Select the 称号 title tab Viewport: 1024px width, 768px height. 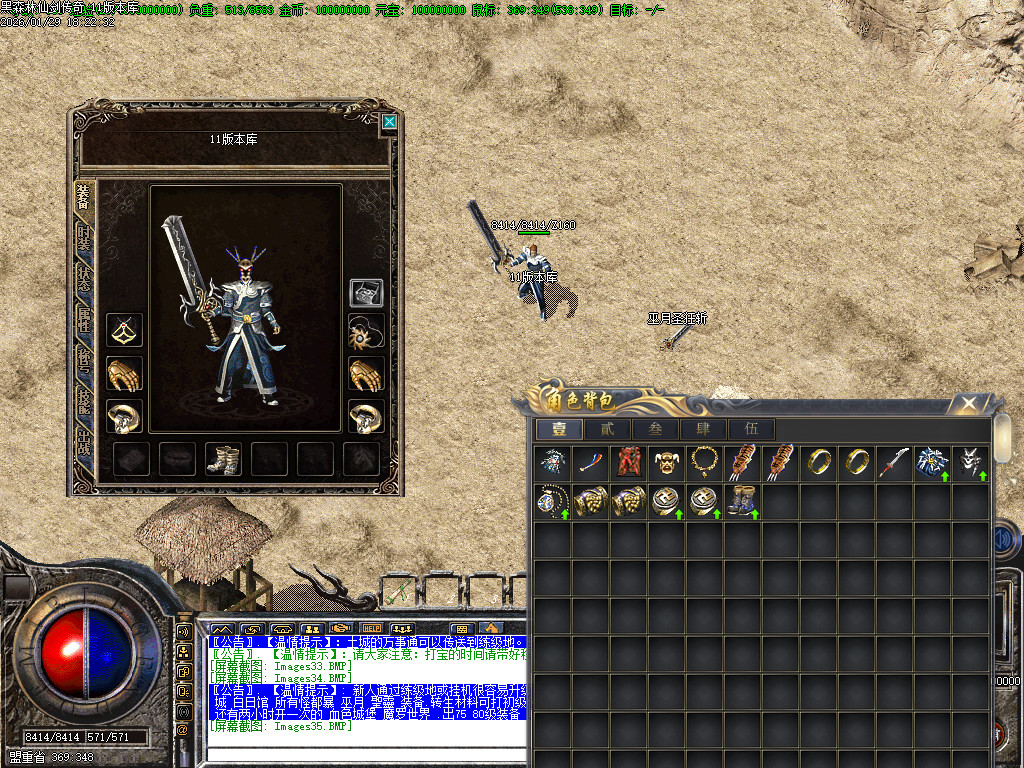coord(84,362)
